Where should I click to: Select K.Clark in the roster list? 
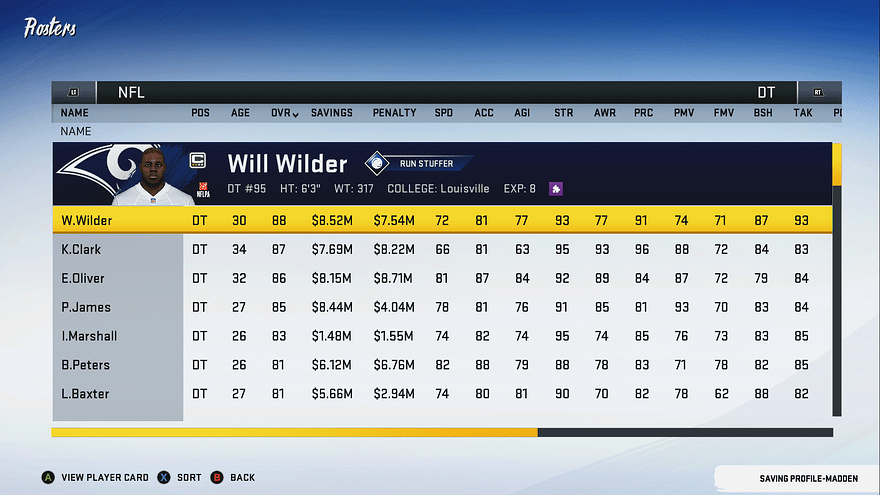click(81, 249)
